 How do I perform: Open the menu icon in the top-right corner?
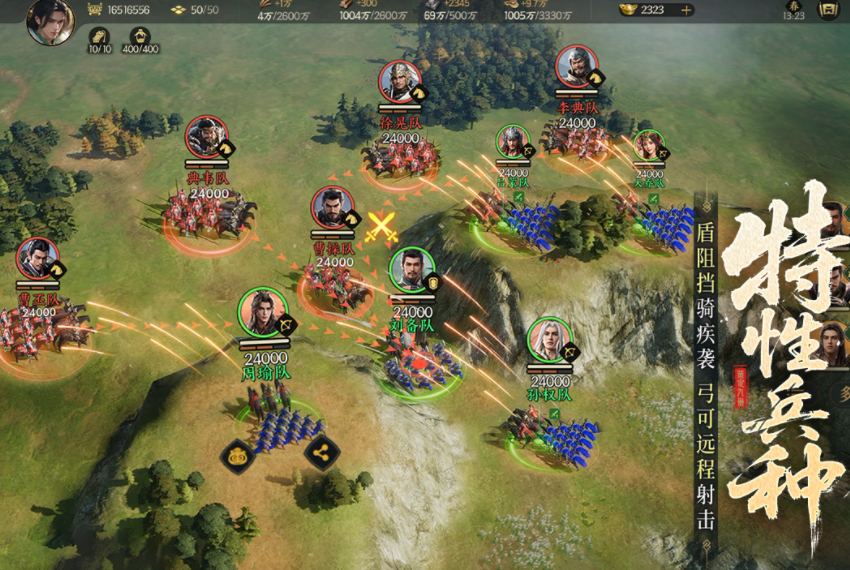[x=827, y=10]
